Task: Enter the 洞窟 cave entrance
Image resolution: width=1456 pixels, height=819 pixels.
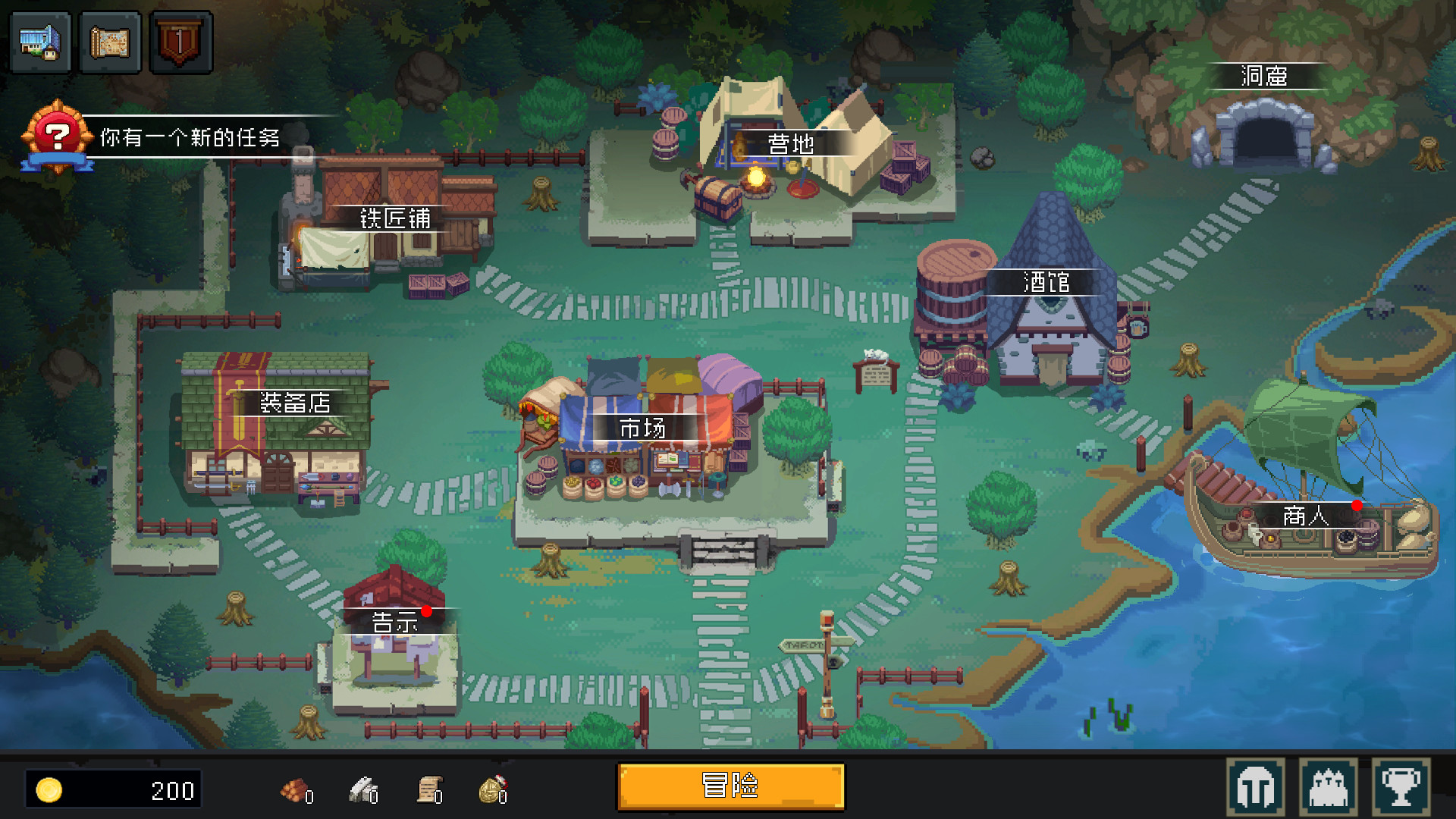Action: point(1263,76)
